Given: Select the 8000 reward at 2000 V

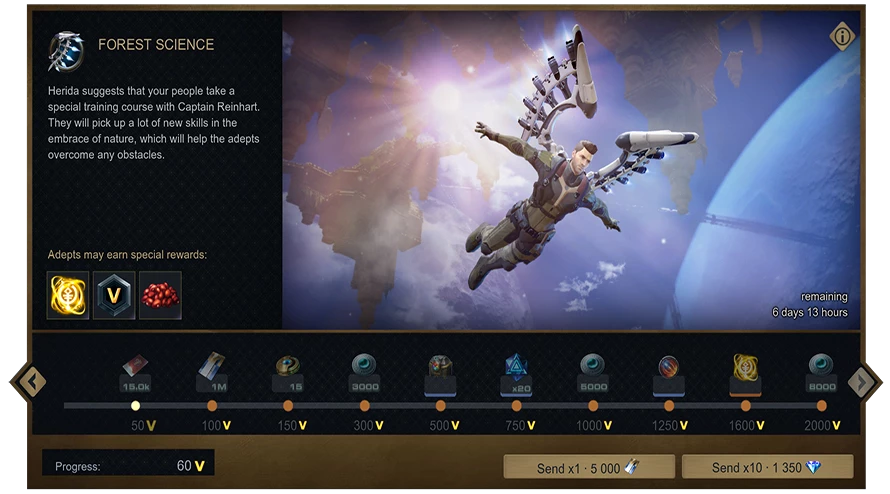Looking at the screenshot, I should 821,372.
